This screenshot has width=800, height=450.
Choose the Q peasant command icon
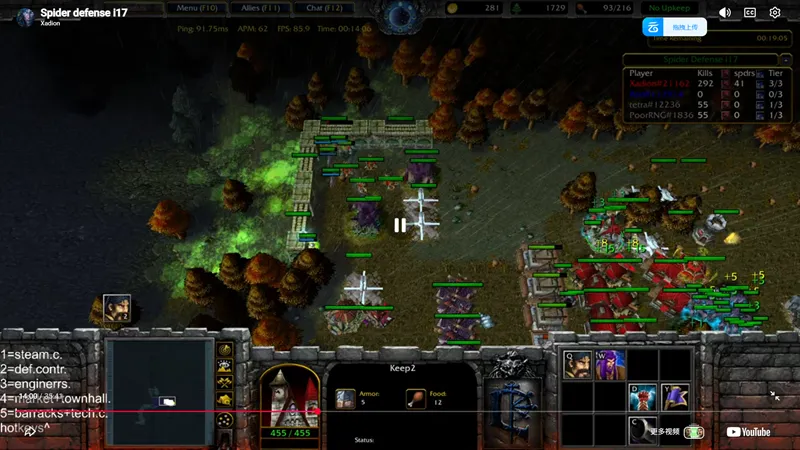577,365
